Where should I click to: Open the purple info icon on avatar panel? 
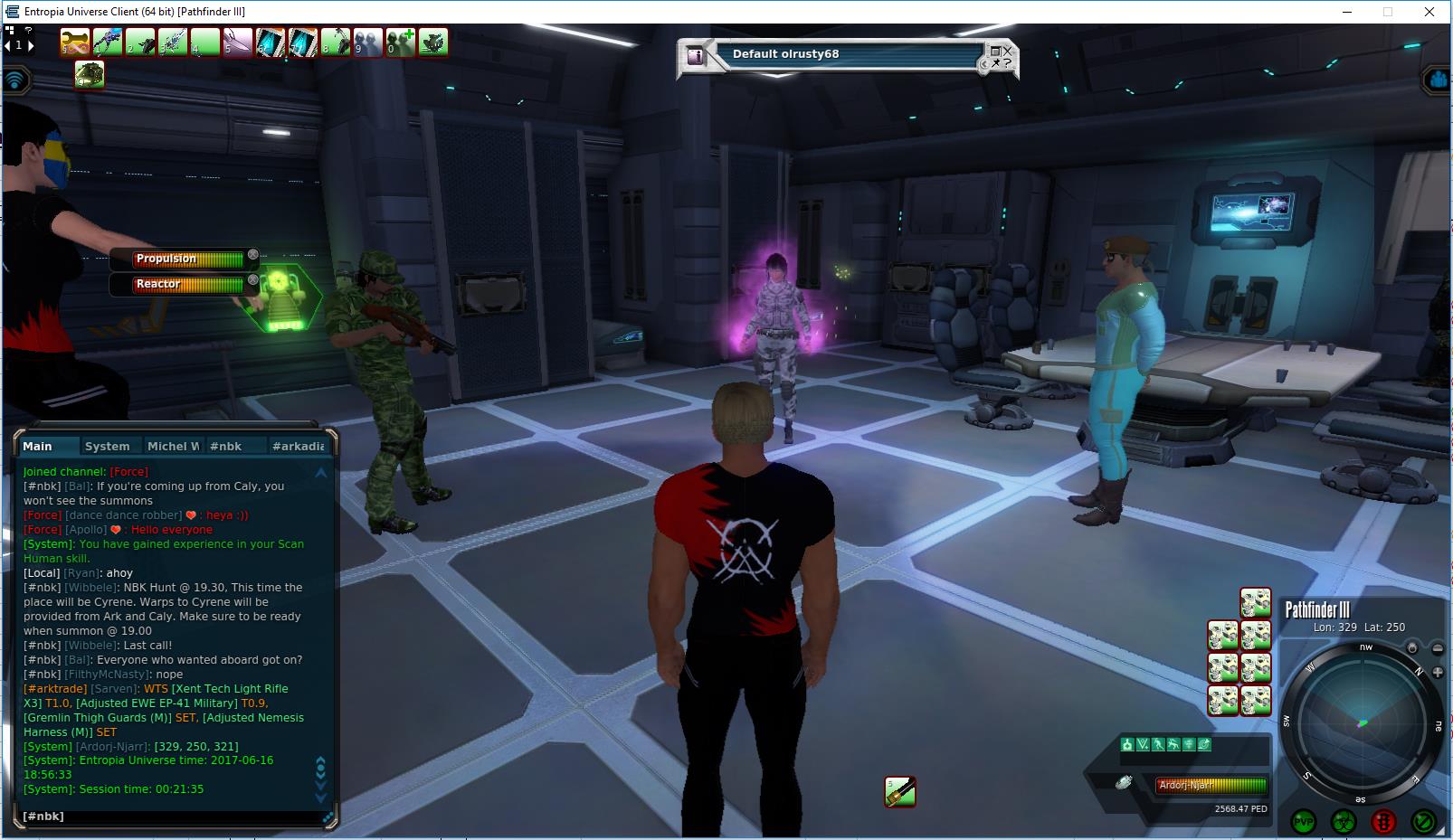[696, 56]
